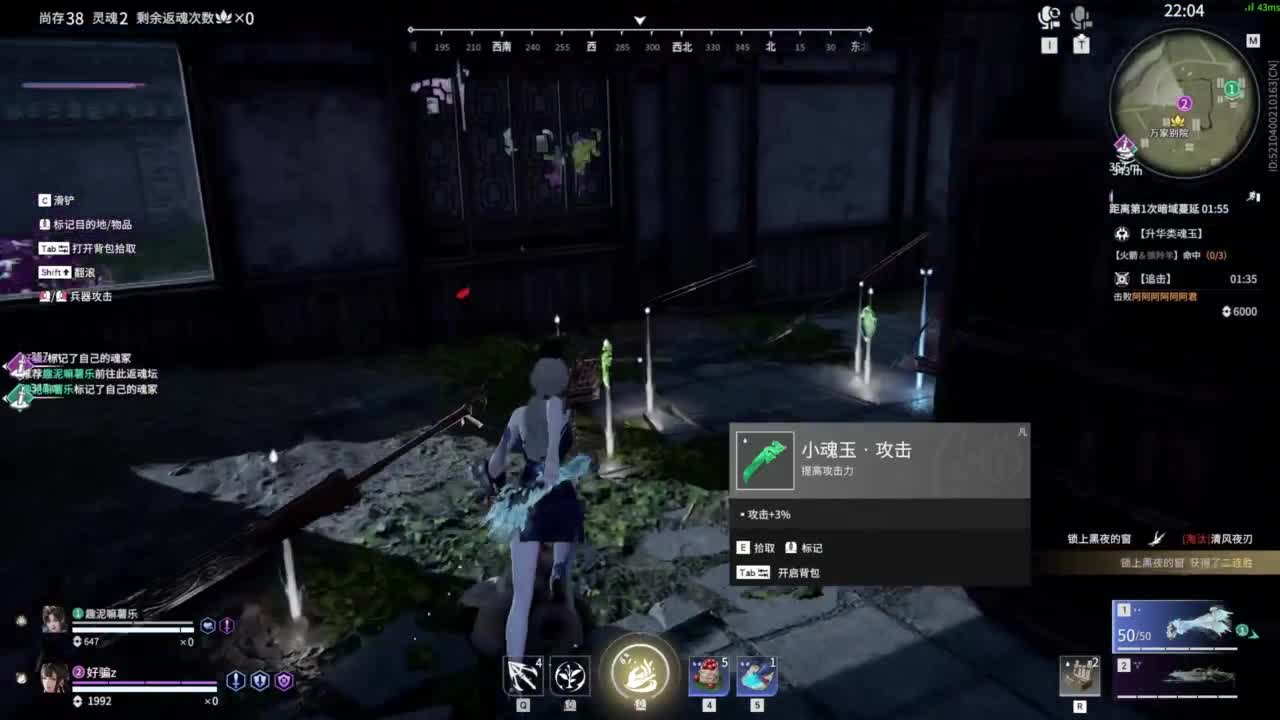Click the I key indicator near voice icons
Screen dimensions: 1280x720
(x=1051, y=43)
